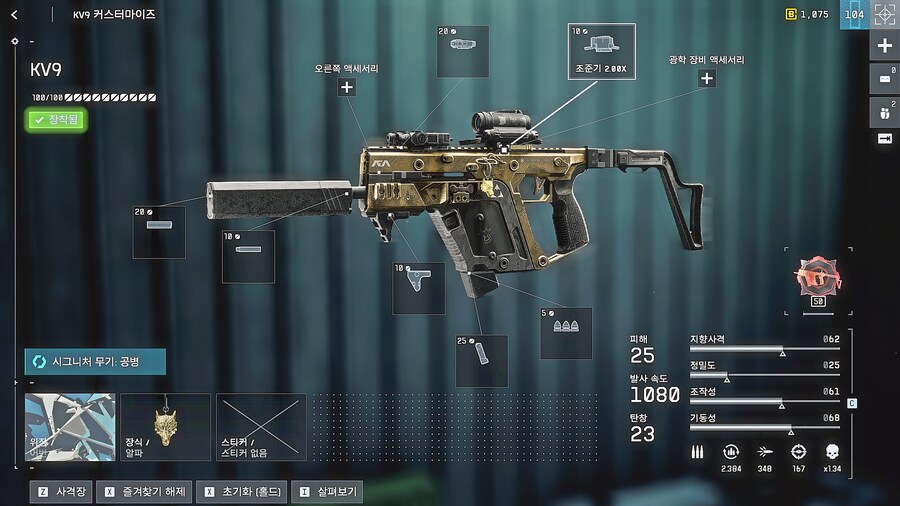Open the top rail attachment slot
This screenshot has width=900, height=506.
click(463, 51)
